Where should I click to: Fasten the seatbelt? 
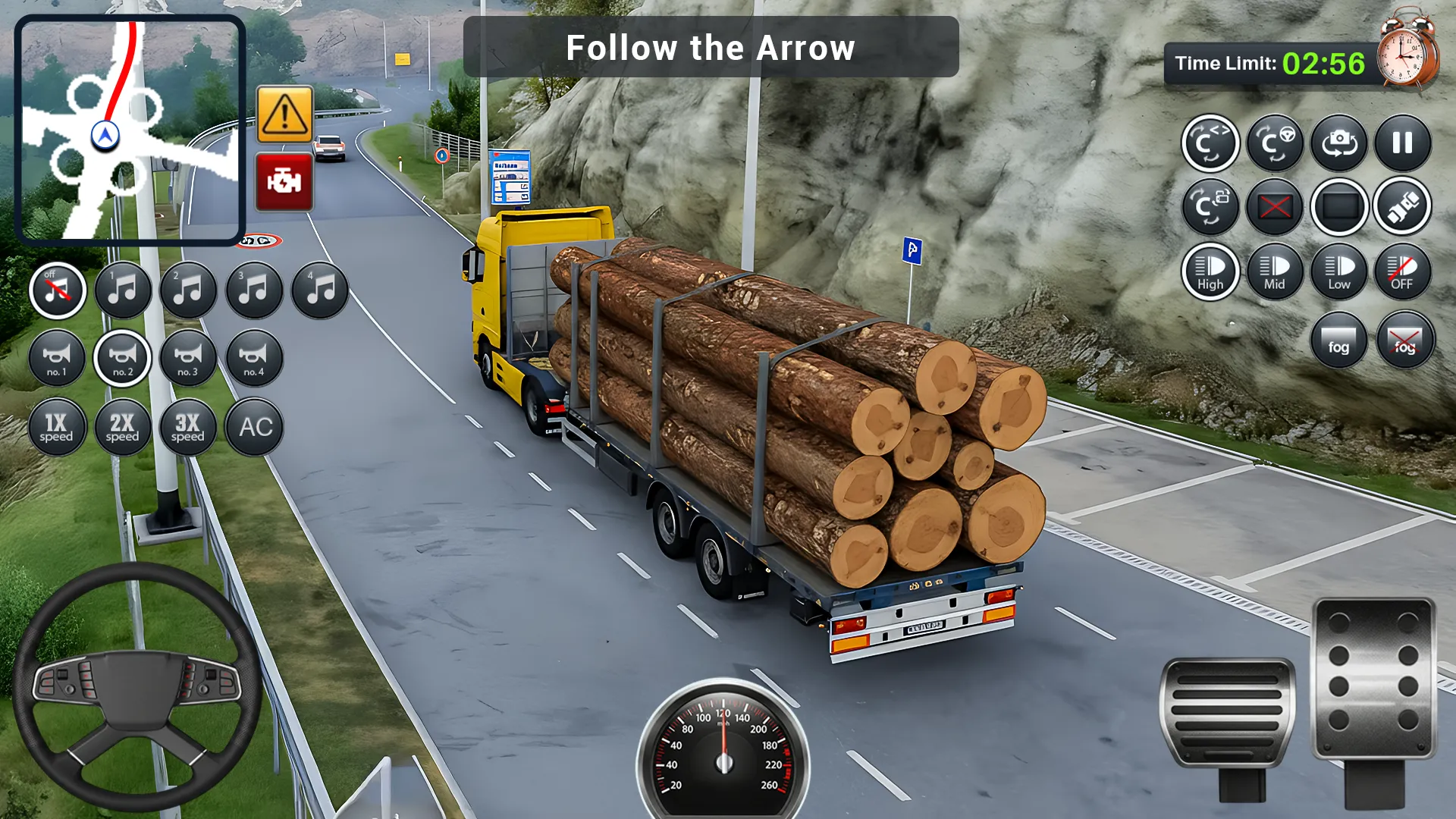coord(1402,206)
